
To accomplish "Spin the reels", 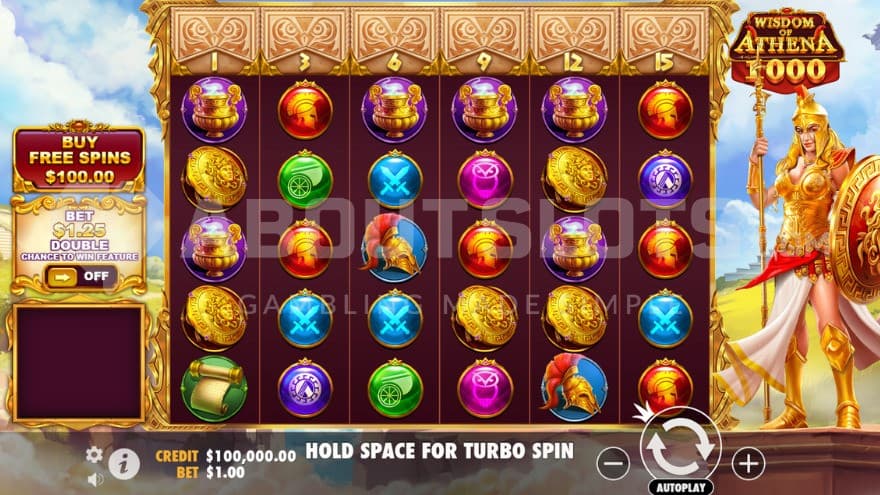I will [680, 449].
